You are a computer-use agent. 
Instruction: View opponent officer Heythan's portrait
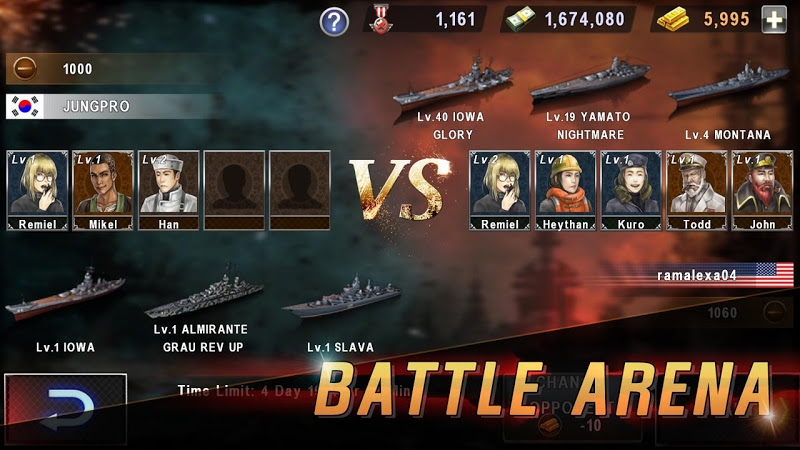(566, 188)
